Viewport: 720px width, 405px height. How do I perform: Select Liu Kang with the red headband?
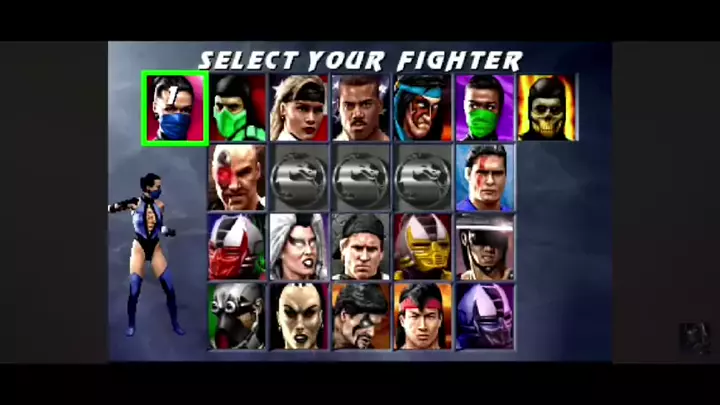coord(423,316)
